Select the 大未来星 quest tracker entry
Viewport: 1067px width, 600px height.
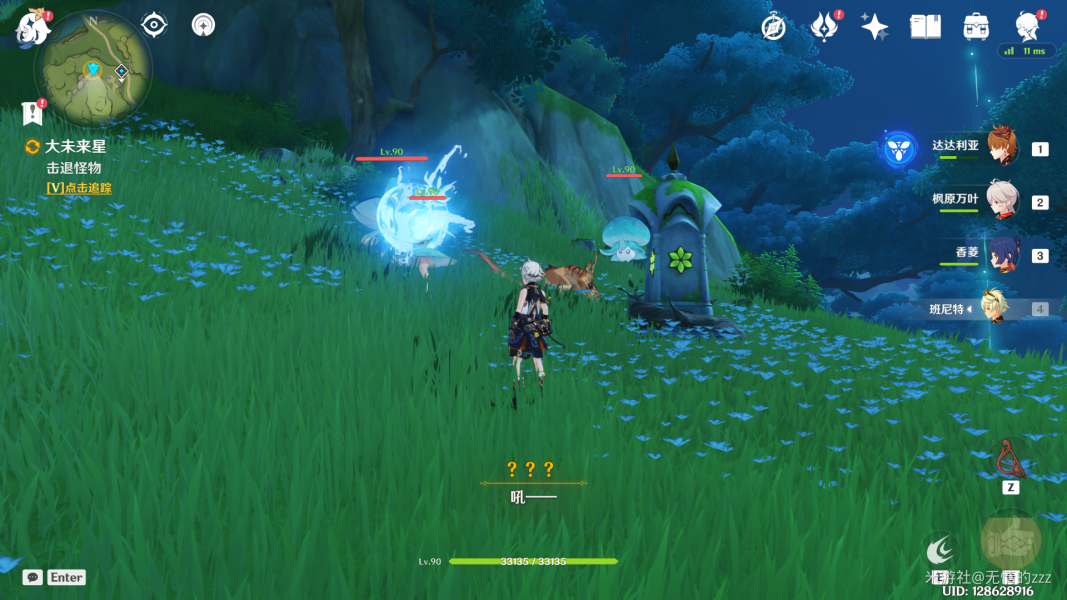click(x=75, y=146)
